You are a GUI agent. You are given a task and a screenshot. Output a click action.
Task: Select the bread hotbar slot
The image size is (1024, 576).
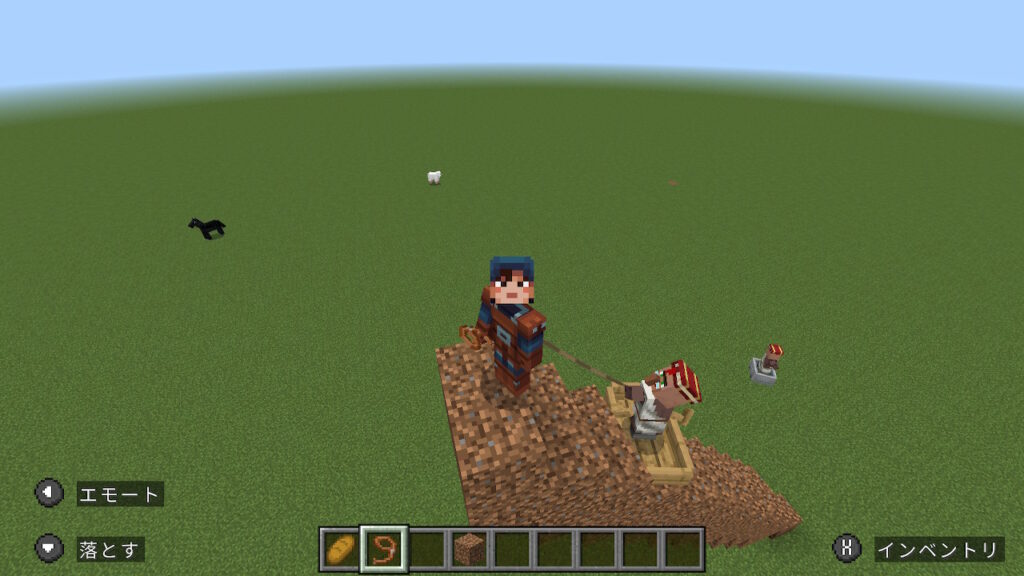pyautogui.click(x=341, y=549)
